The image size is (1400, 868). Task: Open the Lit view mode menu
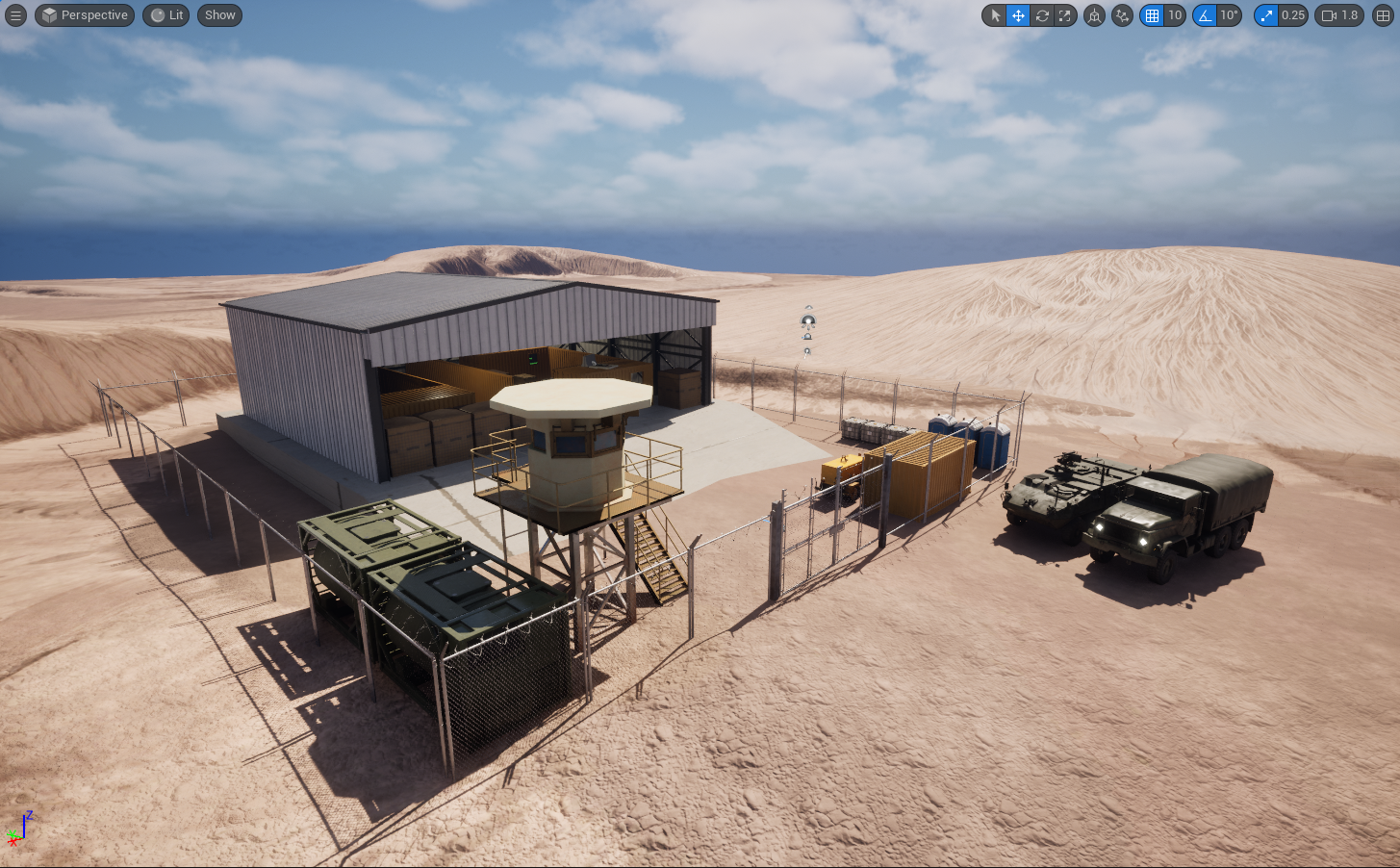point(165,14)
